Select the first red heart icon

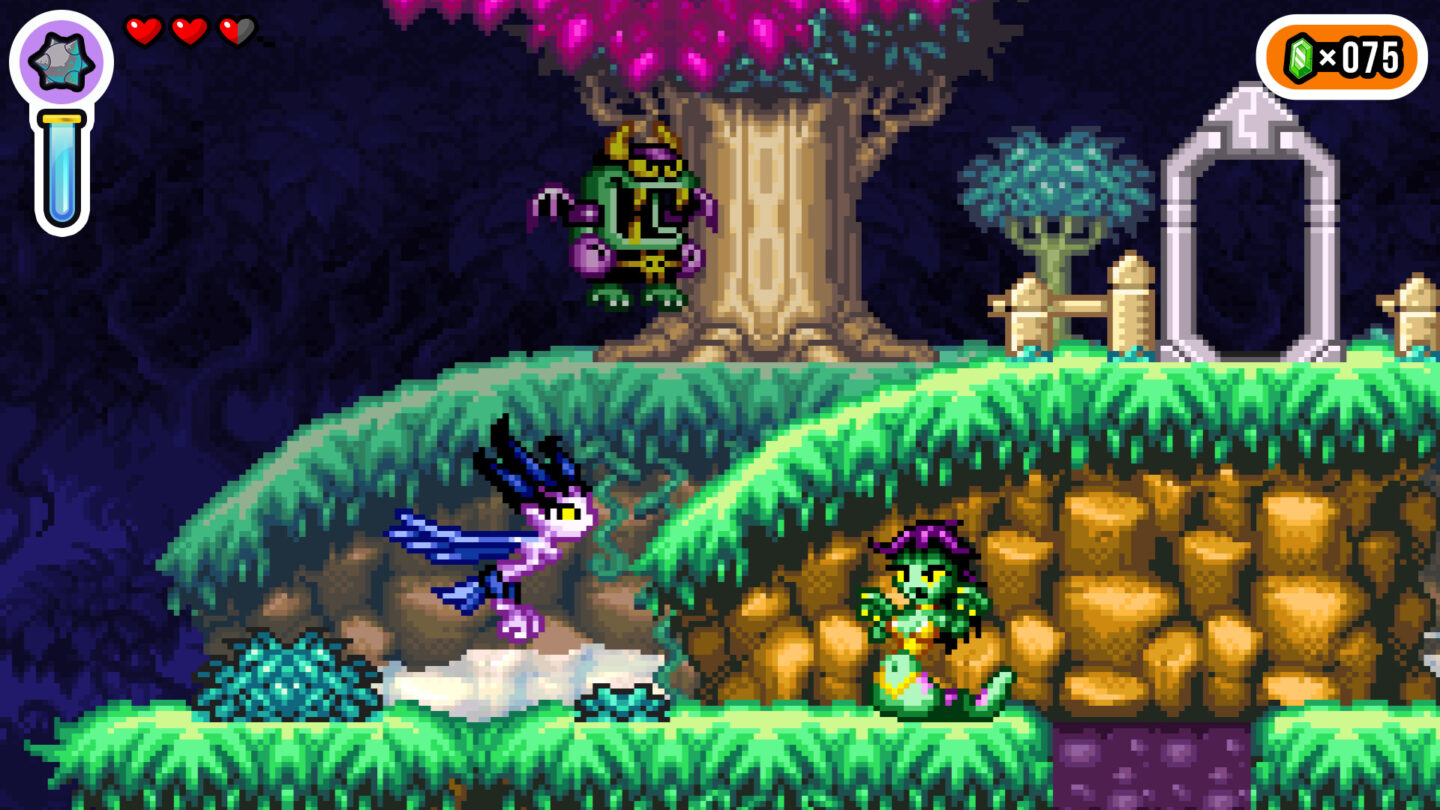coord(143,32)
